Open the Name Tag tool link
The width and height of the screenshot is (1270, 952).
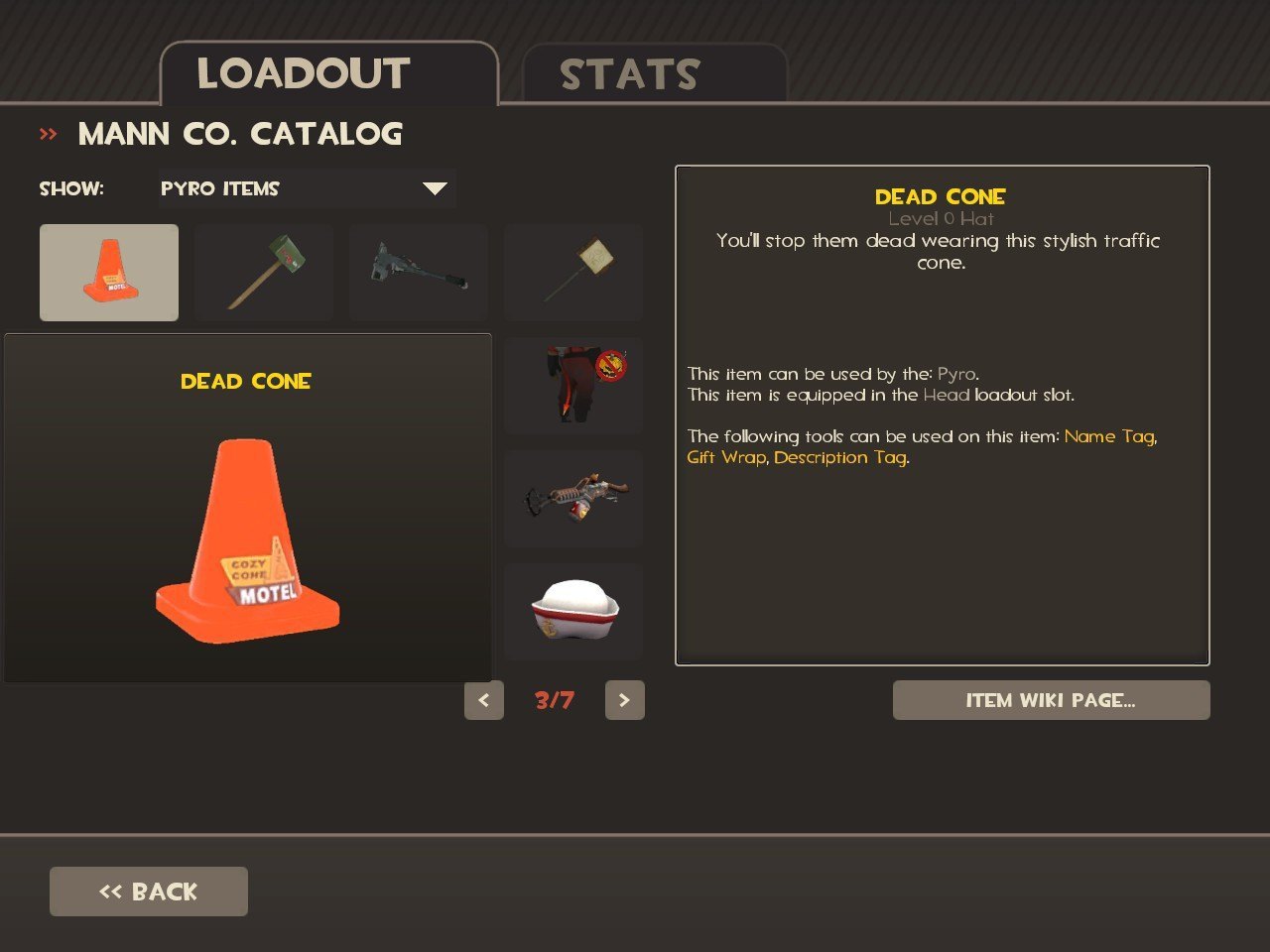(x=1109, y=436)
